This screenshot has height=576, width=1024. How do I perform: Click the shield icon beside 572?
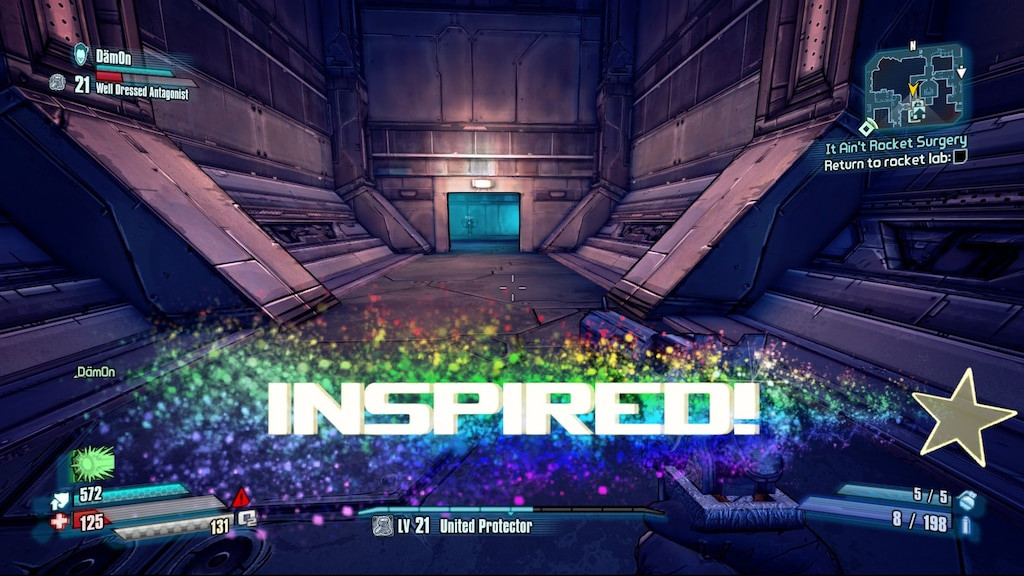[59, 494]
